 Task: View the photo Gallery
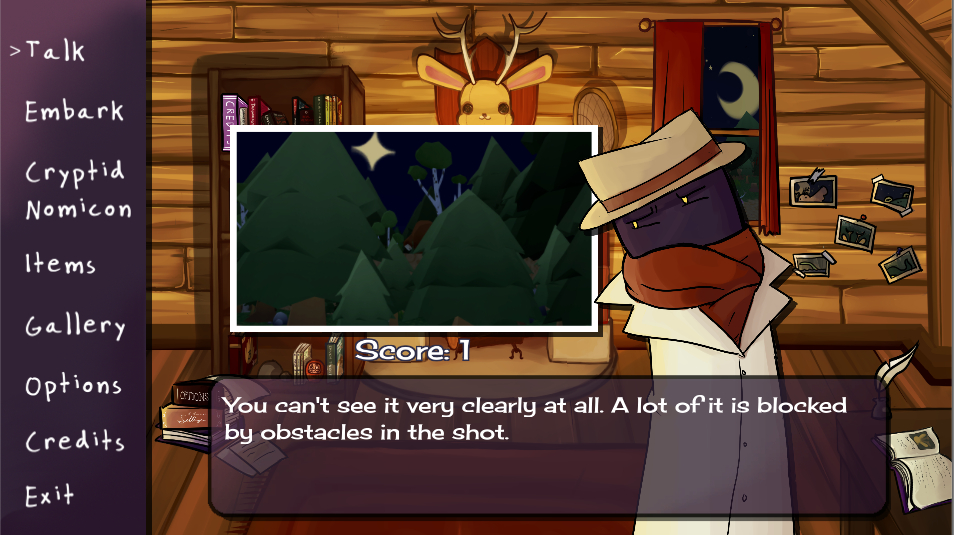click(x=75, y=326)
